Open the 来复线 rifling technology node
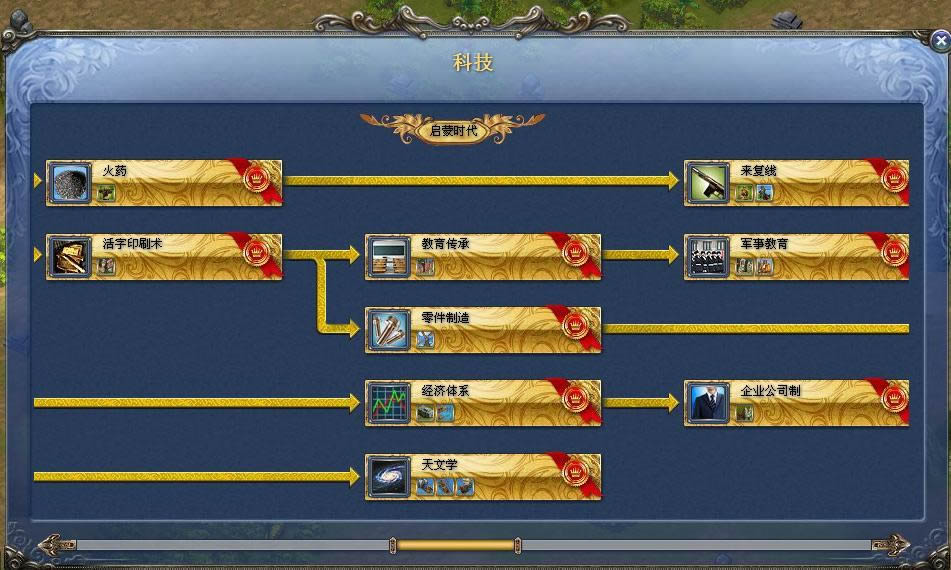The image size is (951, 570). (x=796, y=182)
